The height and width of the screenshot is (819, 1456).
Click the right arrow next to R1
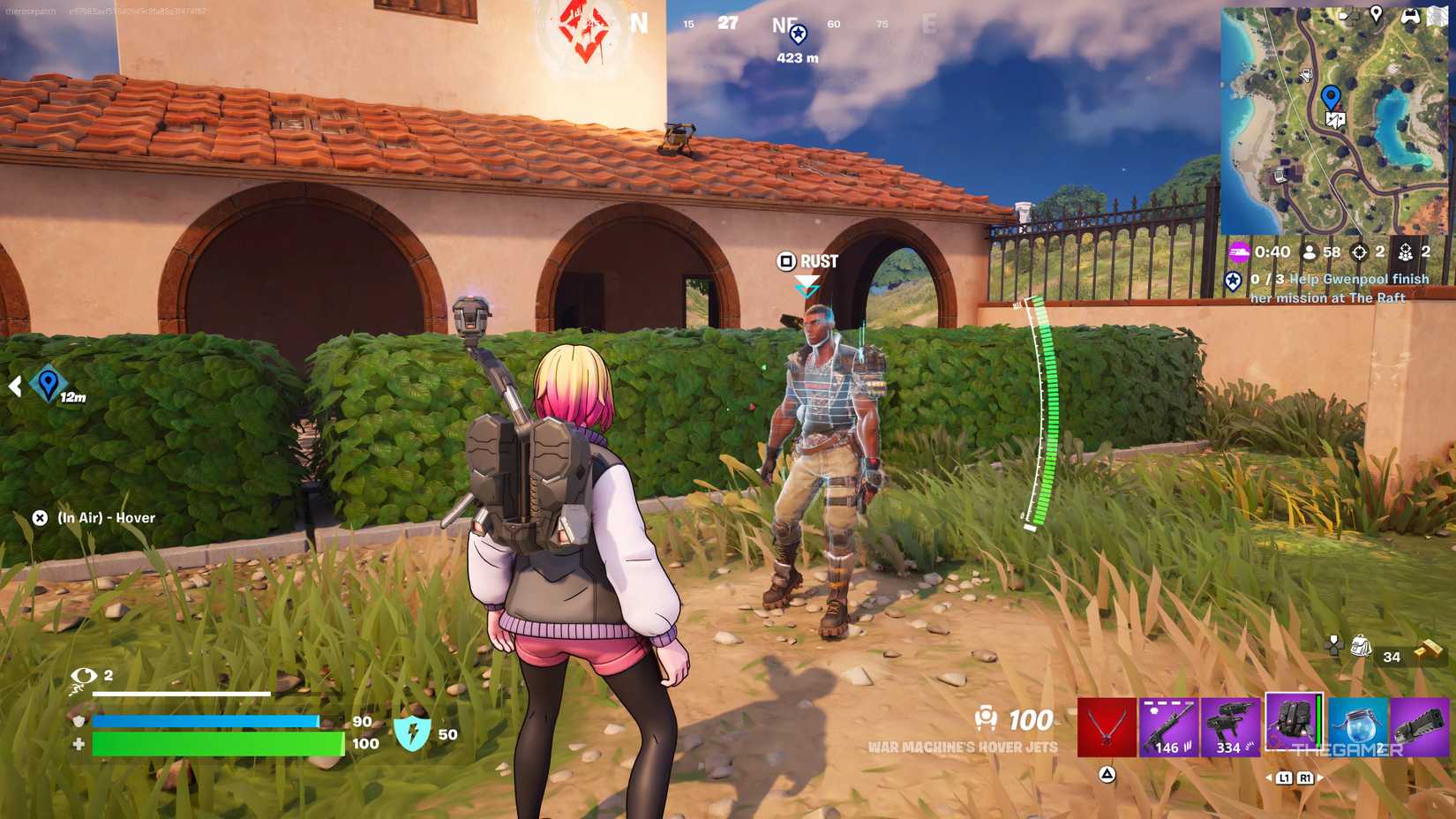pyautogui.click(x=1321, y=778)
